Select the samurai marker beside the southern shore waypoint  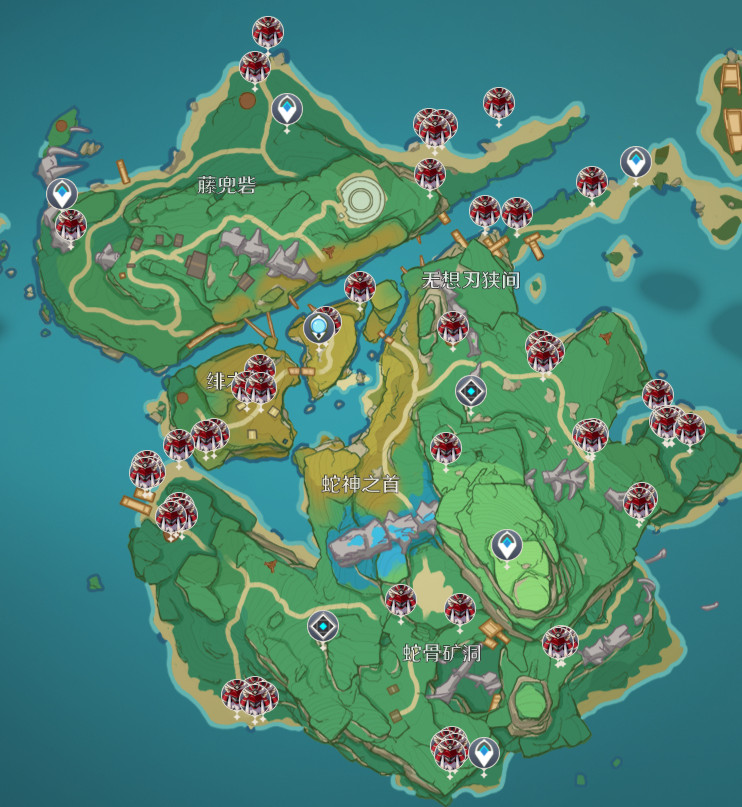(451, 747)
